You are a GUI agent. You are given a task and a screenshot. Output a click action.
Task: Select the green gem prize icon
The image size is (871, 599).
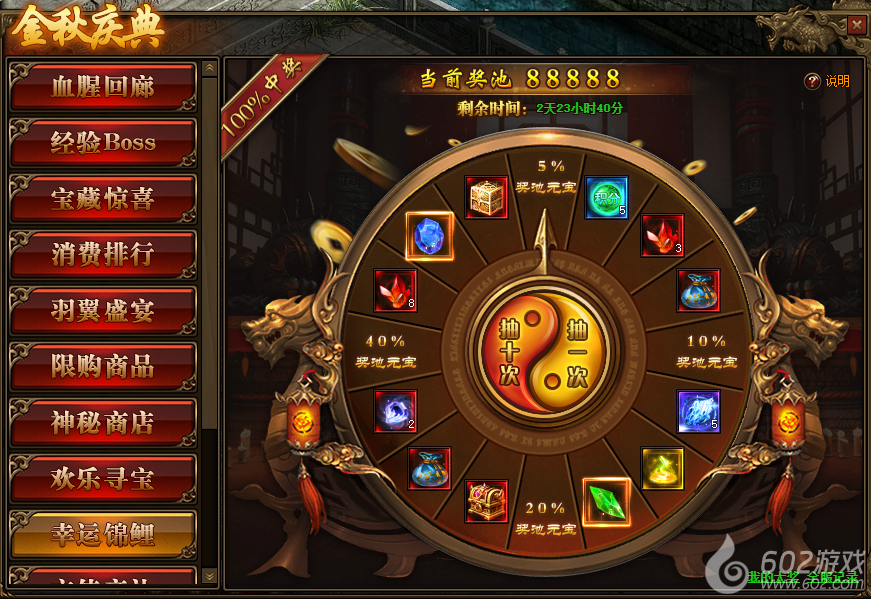[x=606, y=502]
